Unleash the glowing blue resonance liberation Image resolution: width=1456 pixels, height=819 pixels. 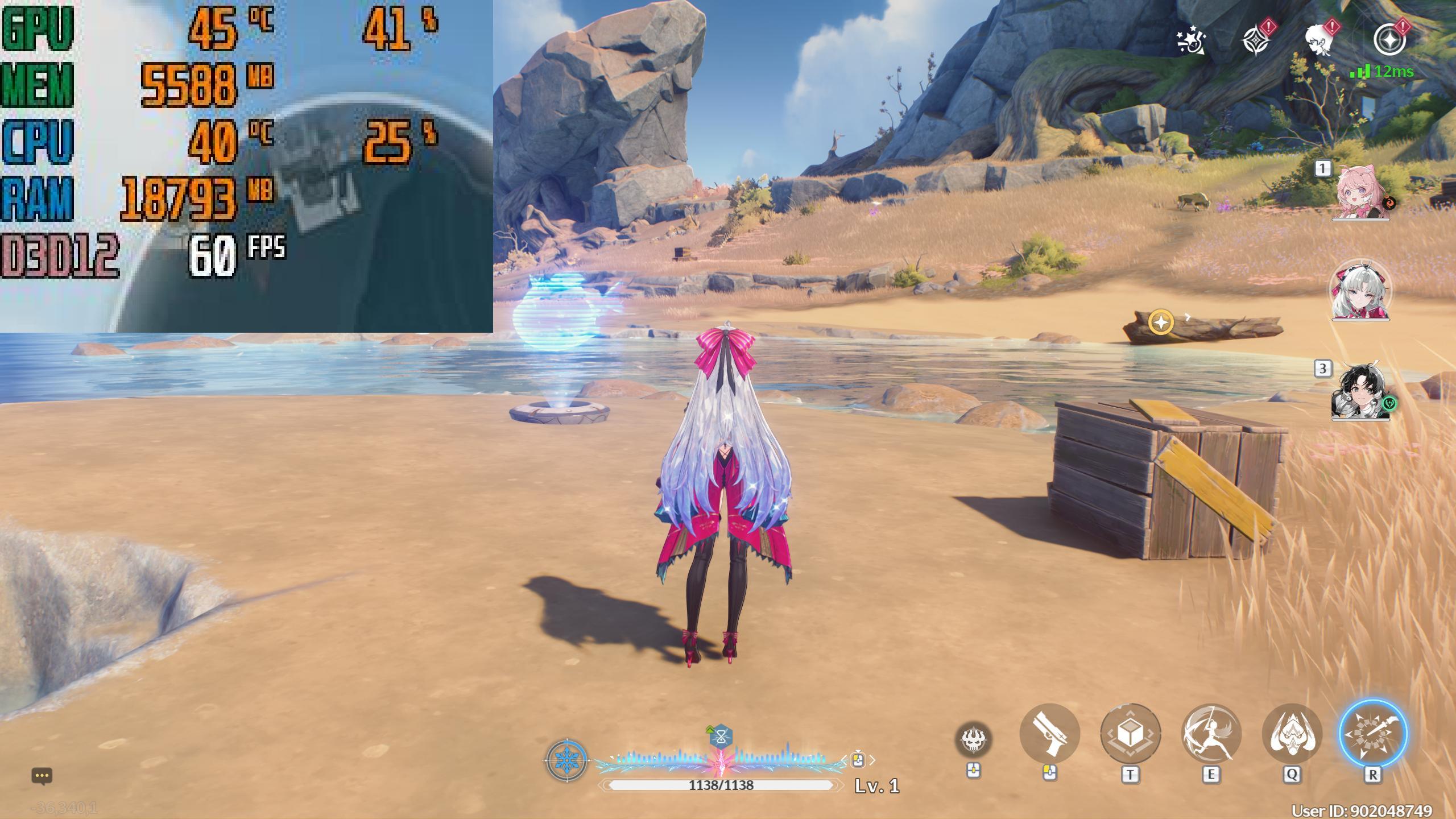point(1372,734)
